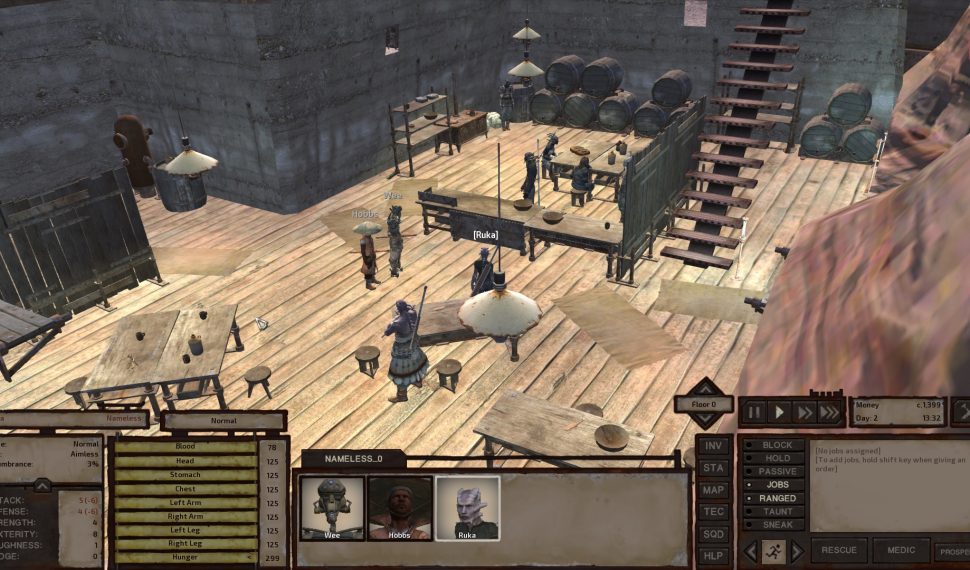Image resolution: width=970 pixels, height=570 pixels.
Task: Set game speed to normal play
Action: click(x=779, y=411)
